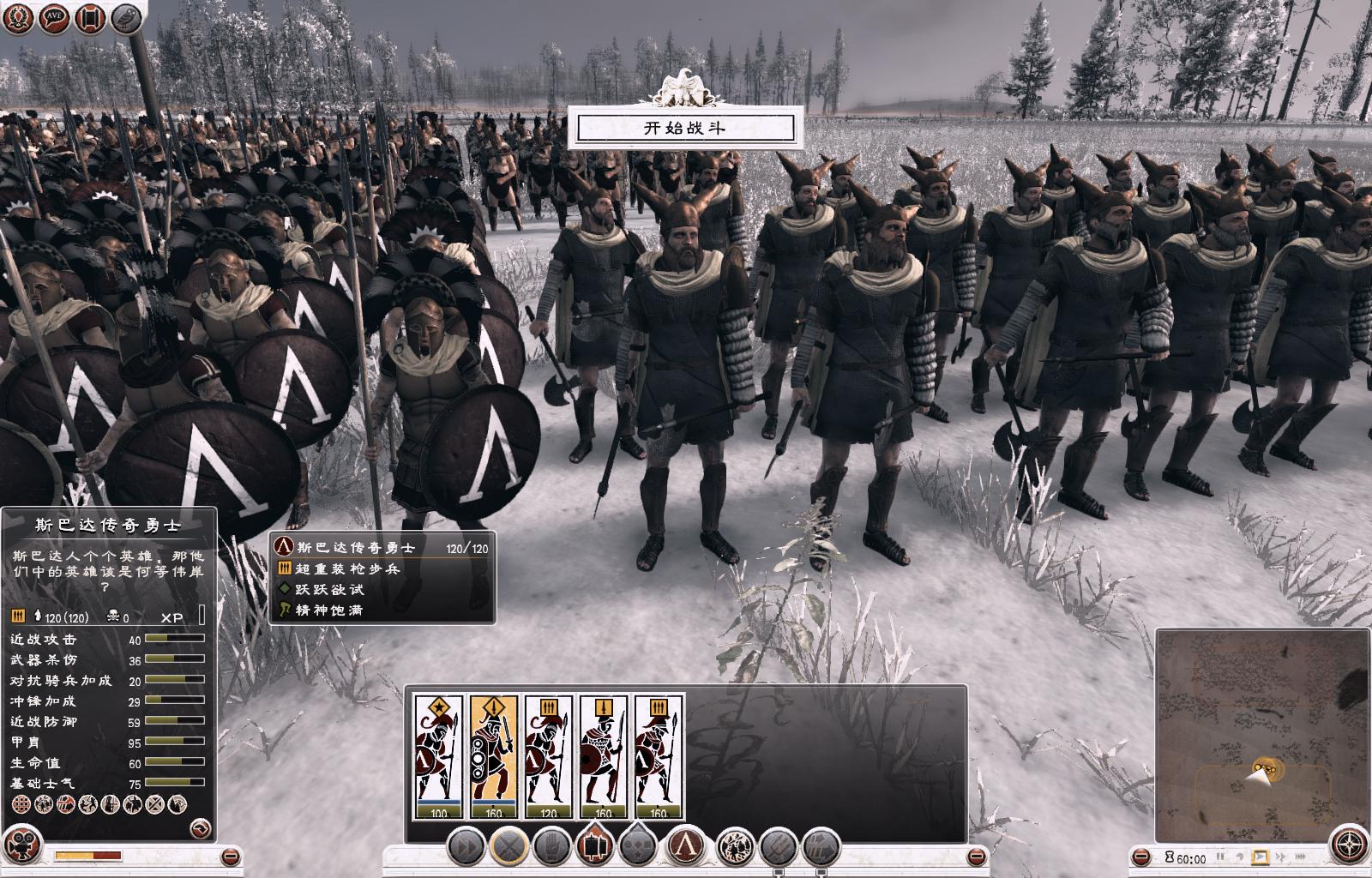Activate the Spartan lambda ability button
Screen dimensions: 1372x878
[686, 847]
